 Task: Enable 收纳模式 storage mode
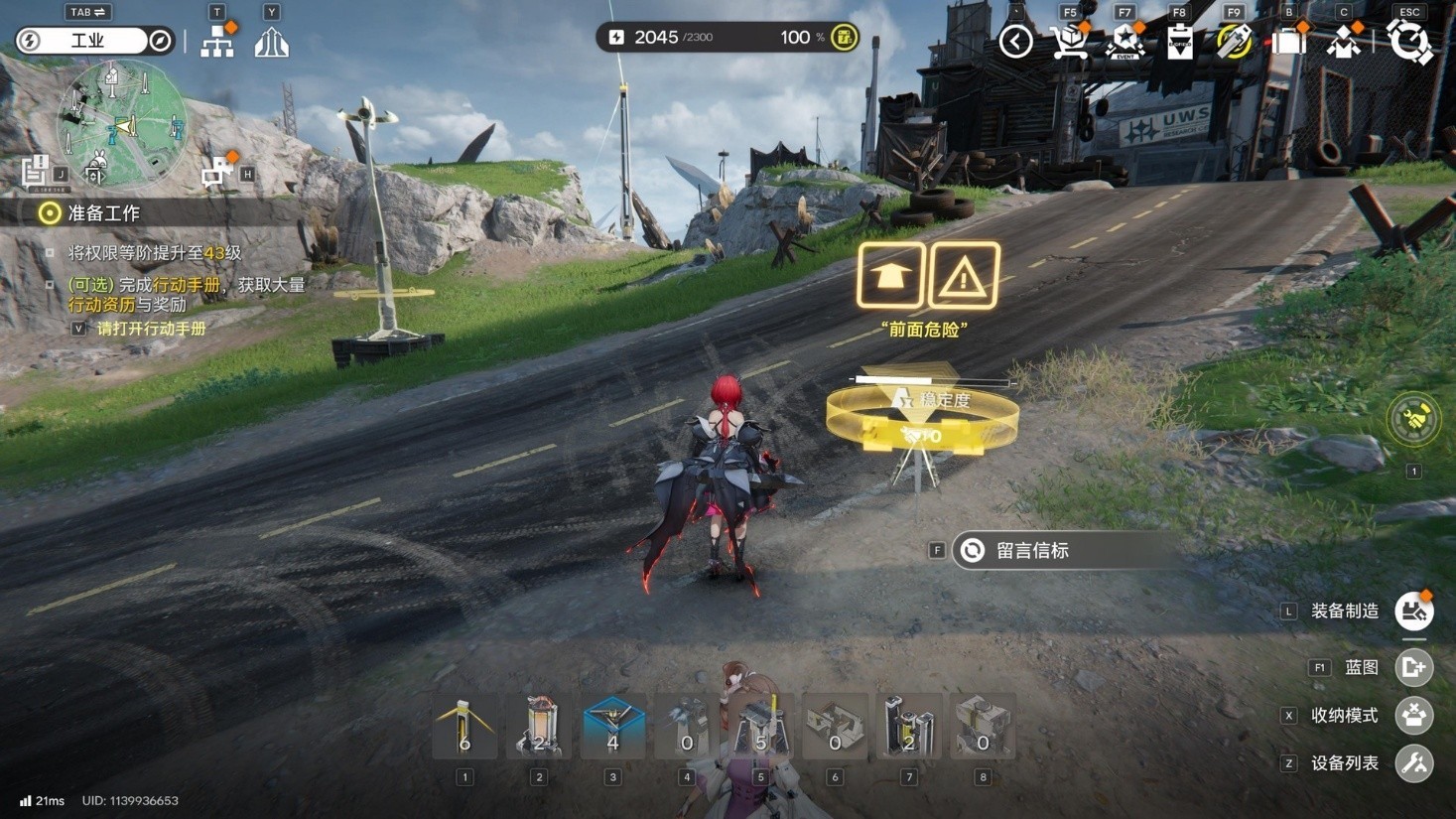(x=1413, y=715)
